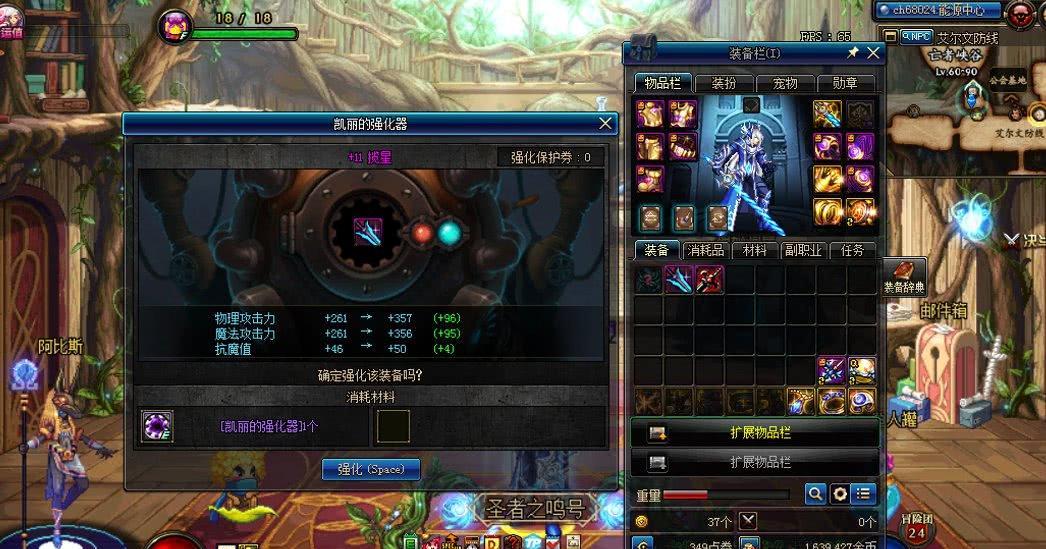This screenshot has height=549, width=1046.
Task: Open the 宠物 tab
Action: coord(786,83)
